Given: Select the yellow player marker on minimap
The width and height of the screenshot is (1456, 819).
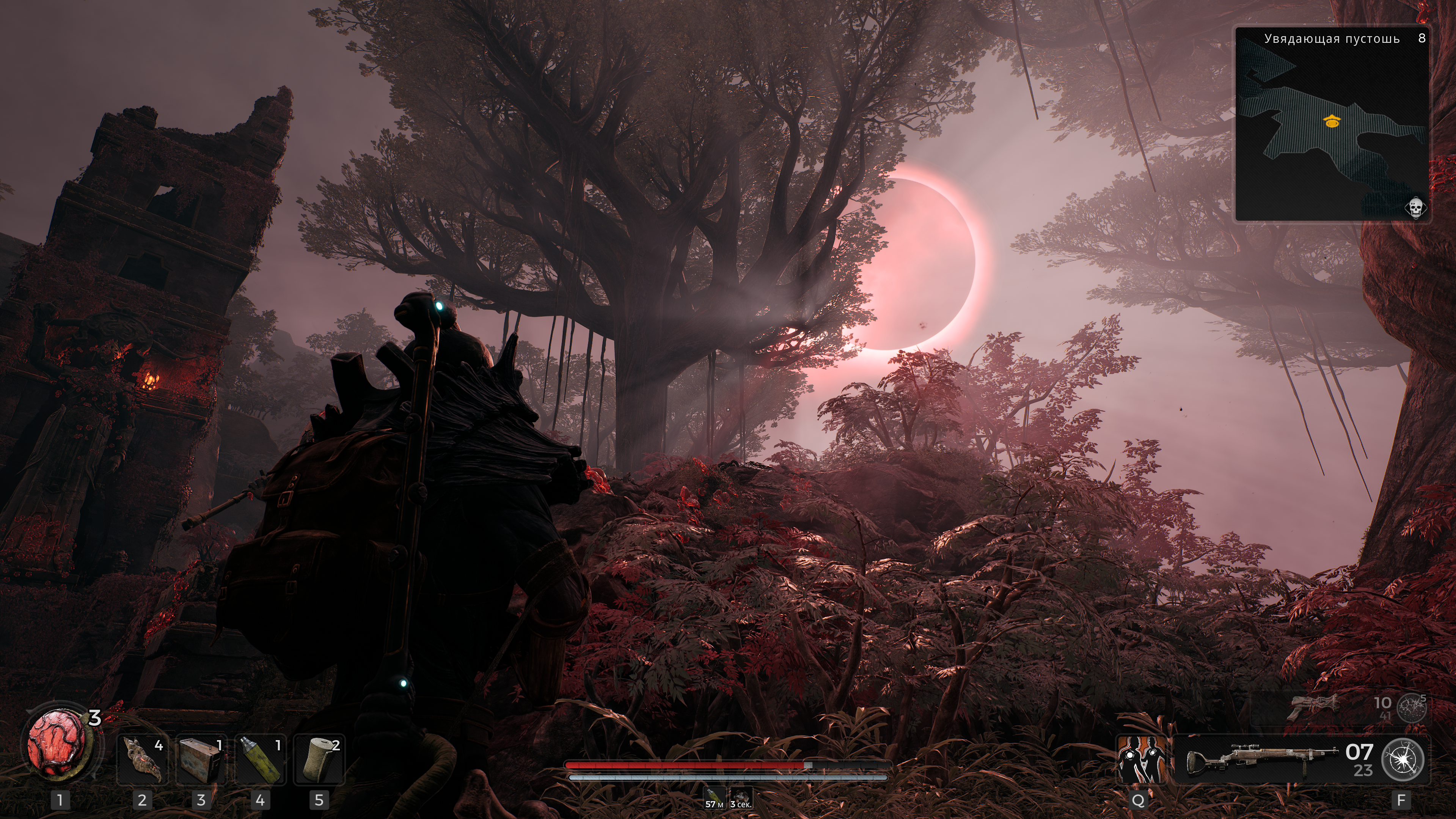Looking at the screenshot, I should pyautogui.click(x=1332, y=120).
